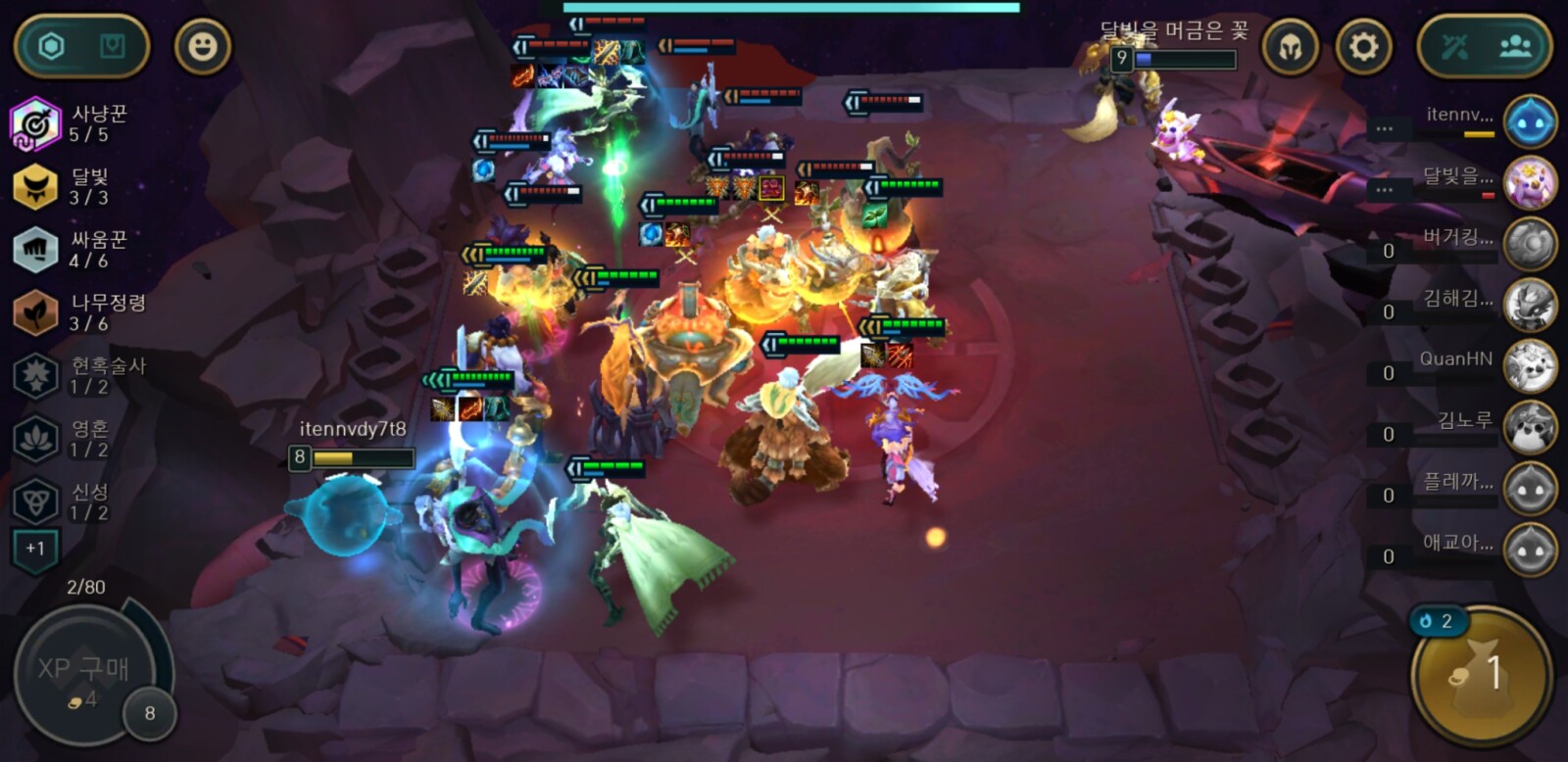
Task: Open the settings gear menu
Action: [1363, 46]
